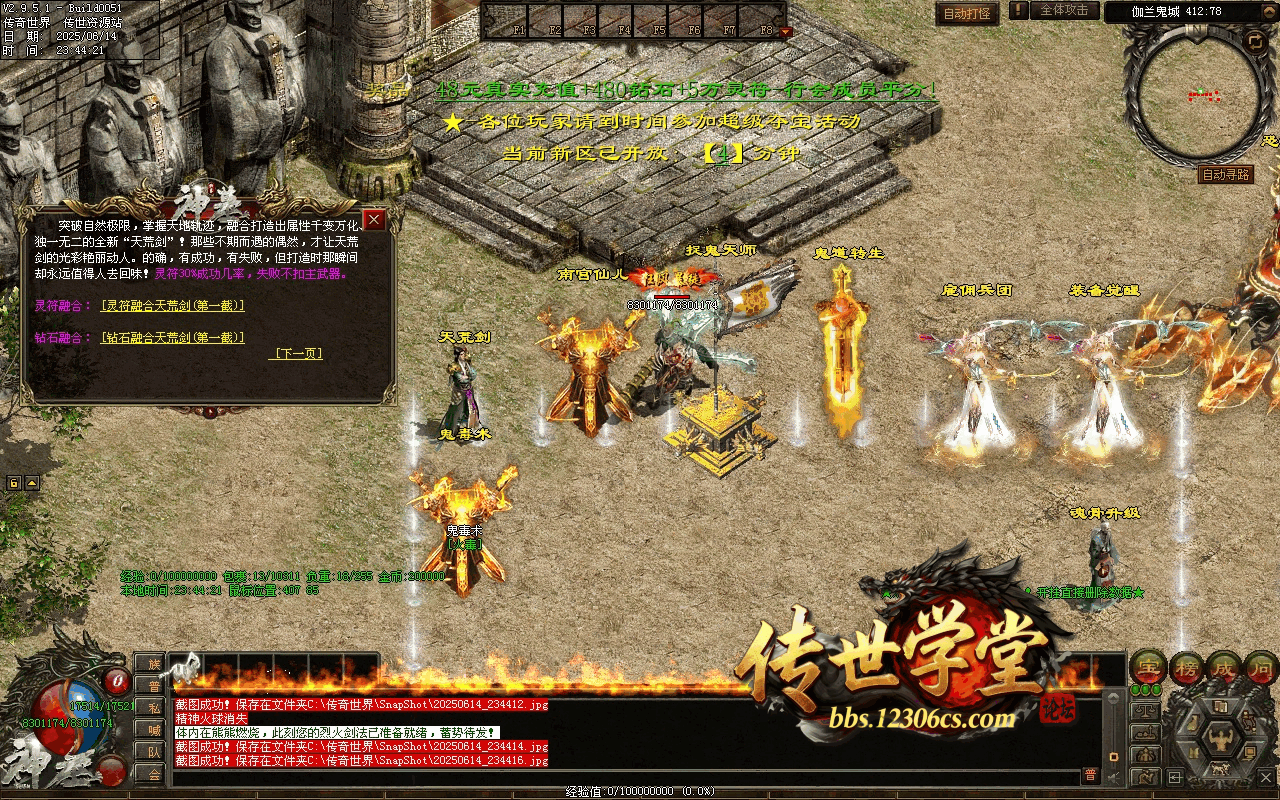The image size is (1280, 800).
Task: Choose 钻石融合天荒剑(第一截) option
Action: pyautogui.click(x=172, y=338)
